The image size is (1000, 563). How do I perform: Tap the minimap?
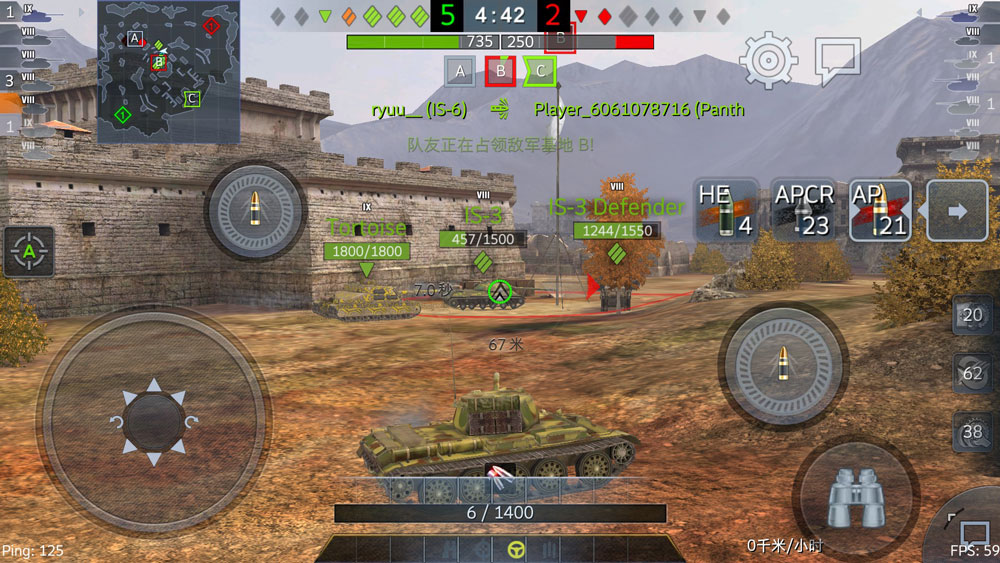(168, 71)
